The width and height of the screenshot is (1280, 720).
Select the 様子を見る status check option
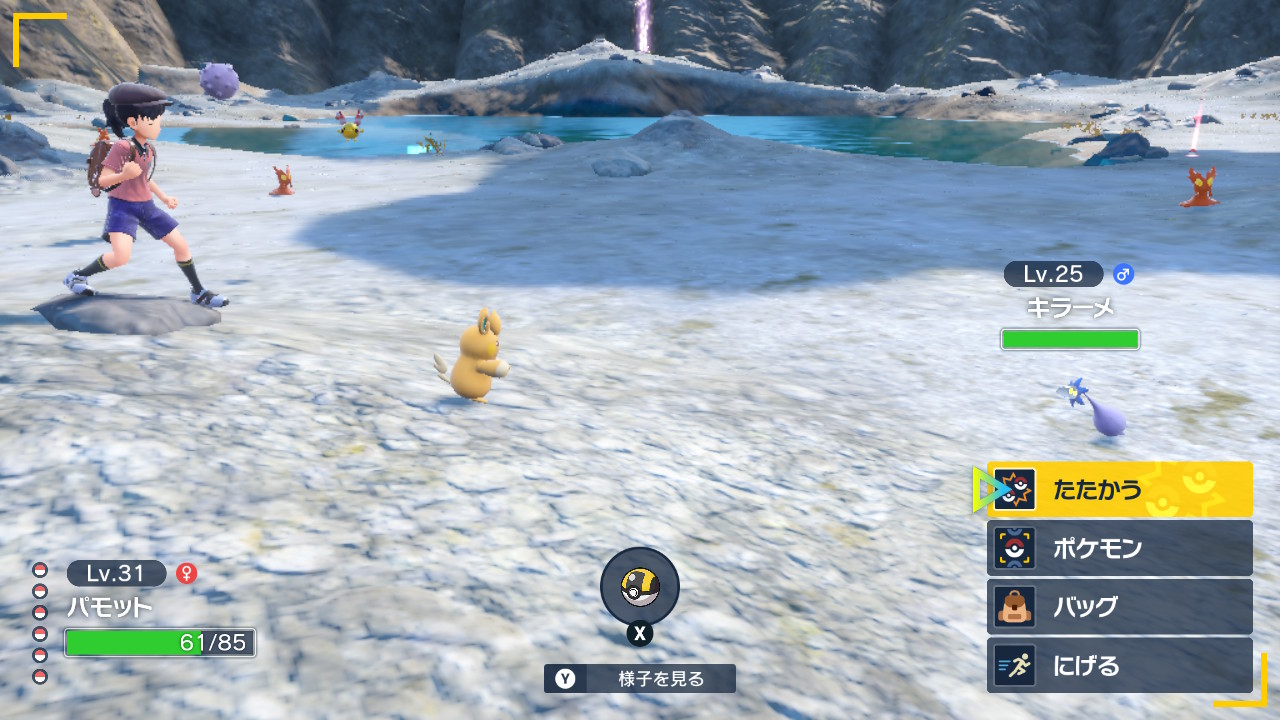click(640, 679)
